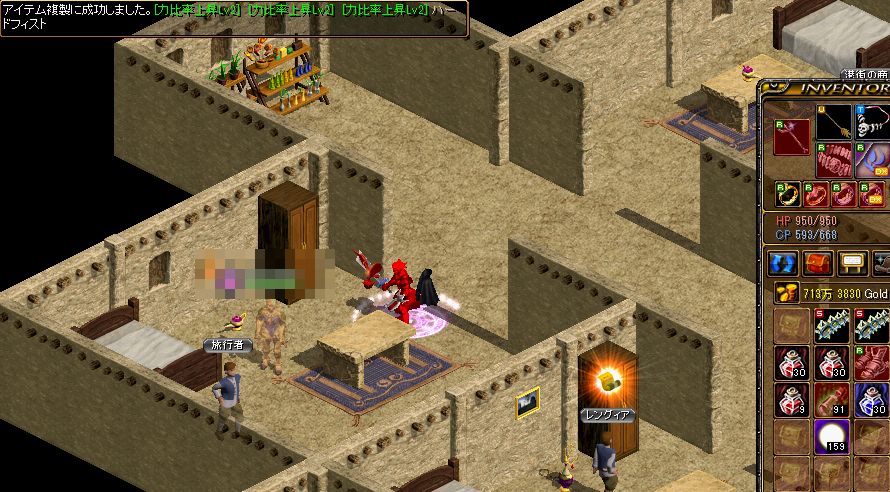Viewport: 890px width, 492px height.
Task: Click the golden arrow equipment slot
Action: [x=834, y=123]
